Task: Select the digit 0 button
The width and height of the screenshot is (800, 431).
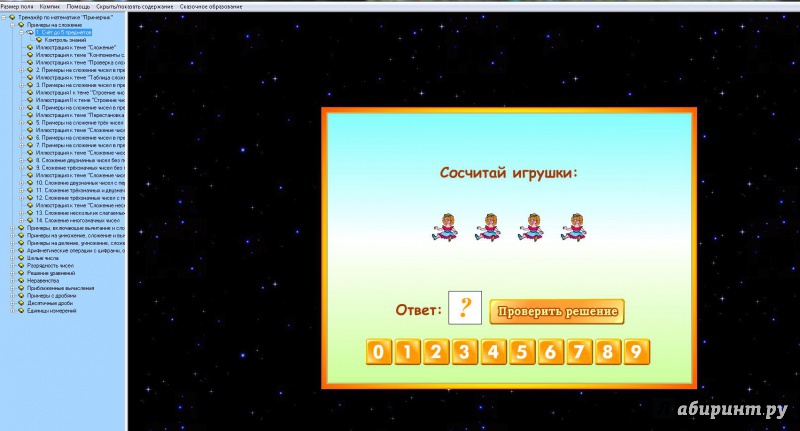Action: tap(376, 352)
